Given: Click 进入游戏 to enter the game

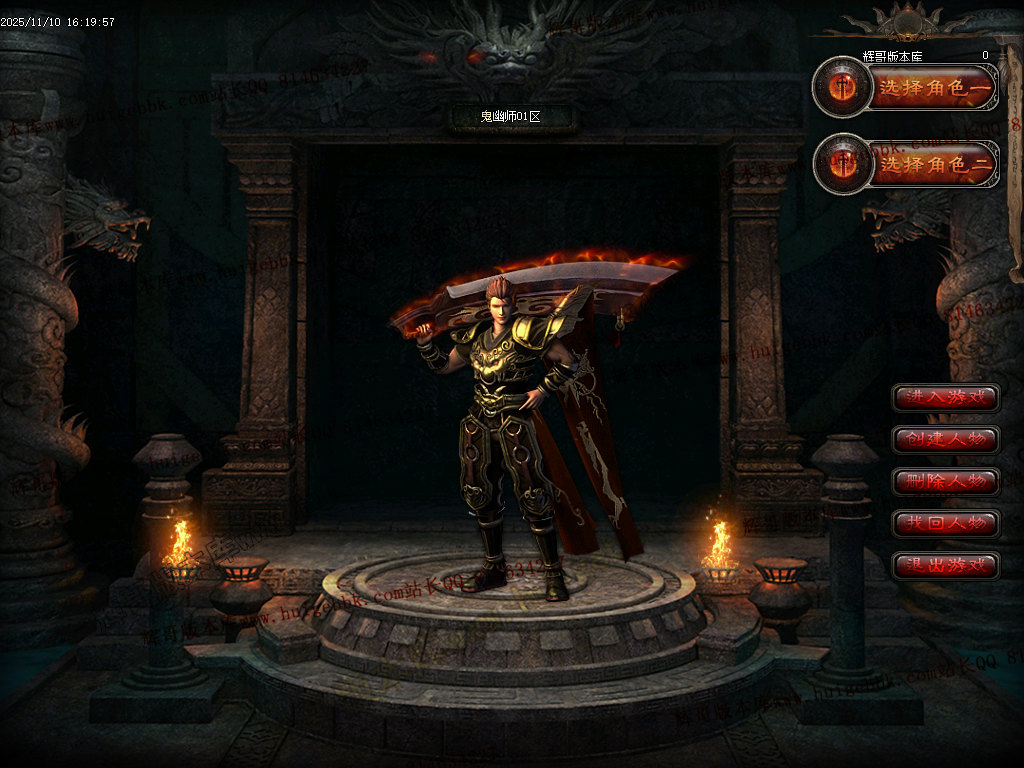Looking at the screenshot, I should point(946,398).
